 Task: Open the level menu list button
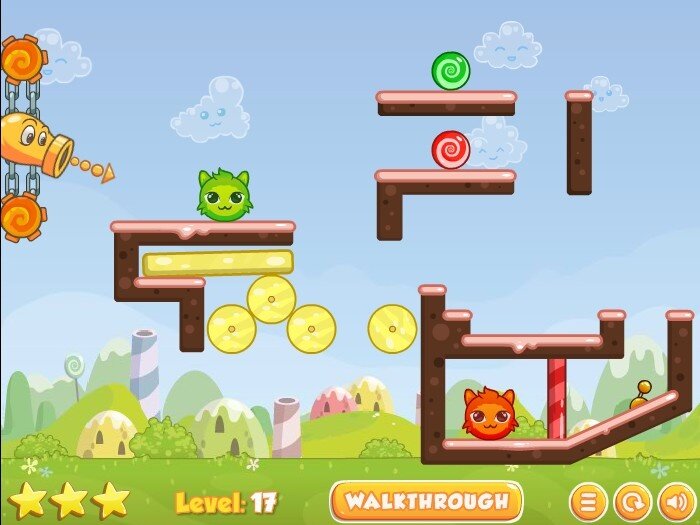pos(588,501)
